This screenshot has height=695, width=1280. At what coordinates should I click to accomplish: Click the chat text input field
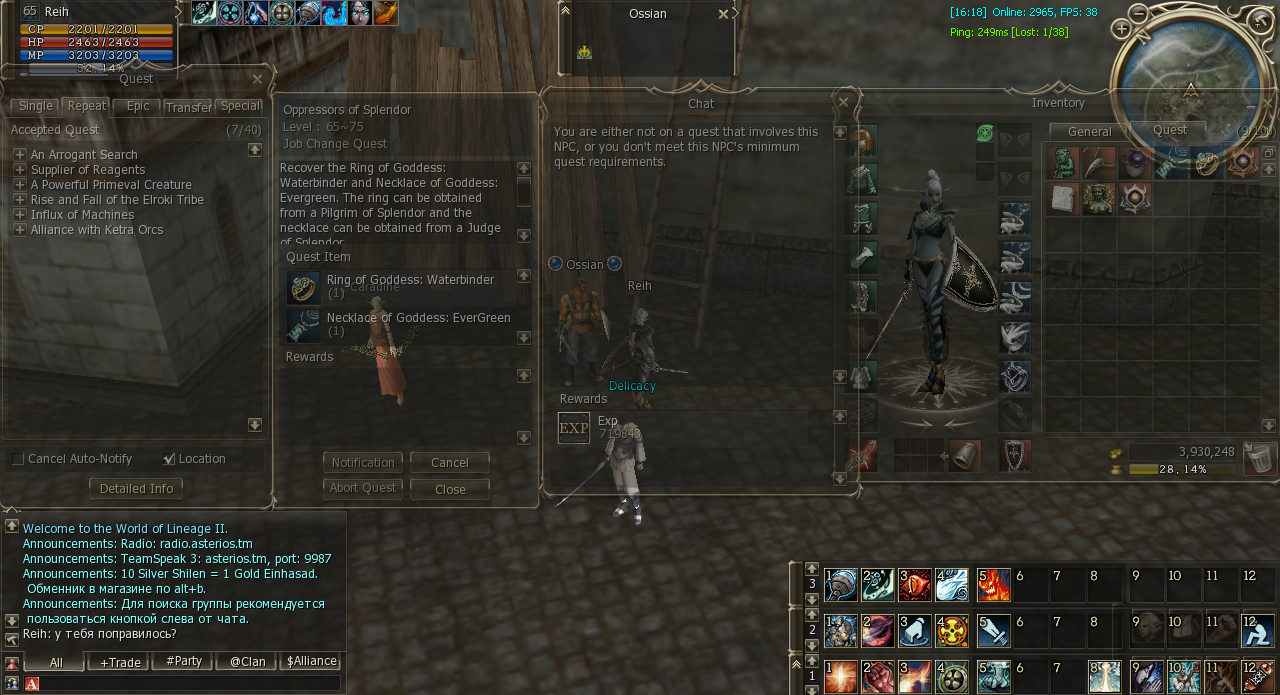click(x=190, y=683)
